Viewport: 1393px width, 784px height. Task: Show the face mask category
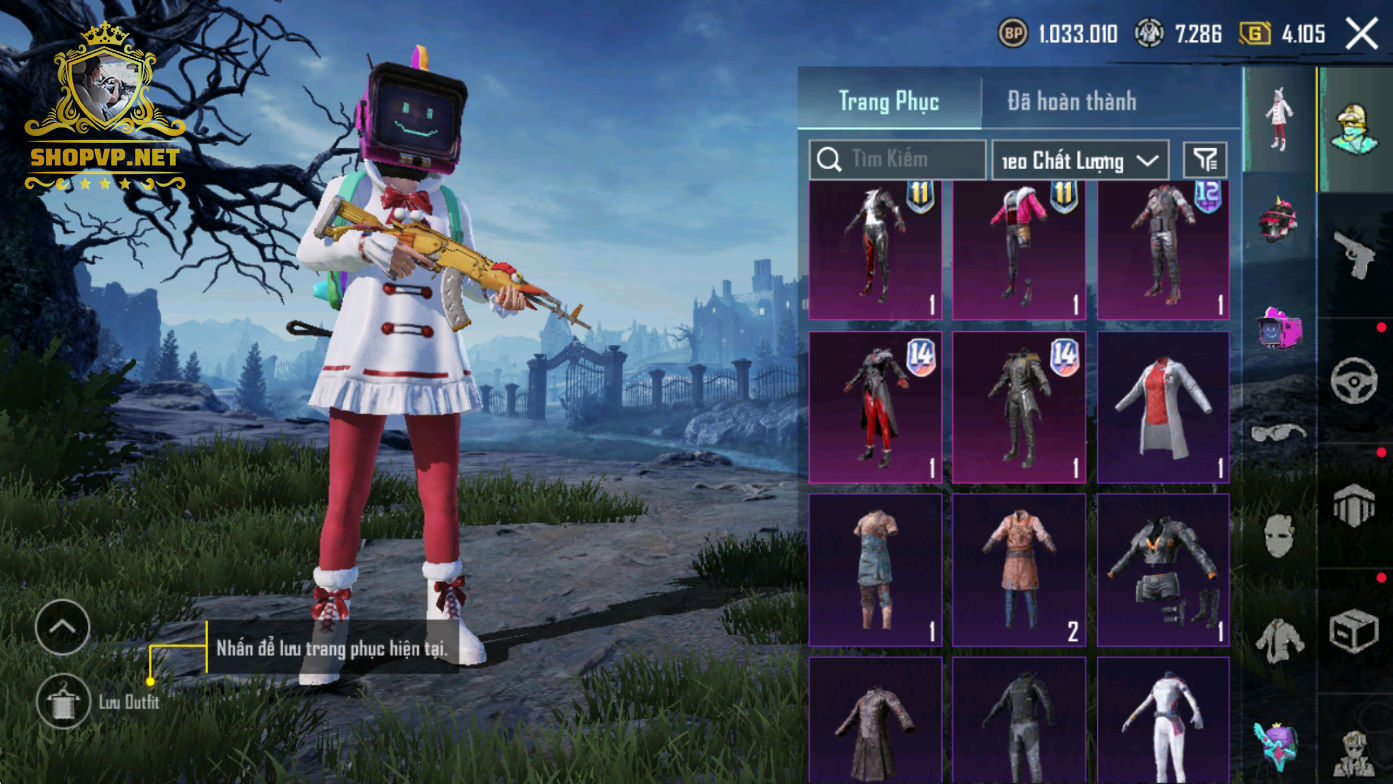(1279, 537)
